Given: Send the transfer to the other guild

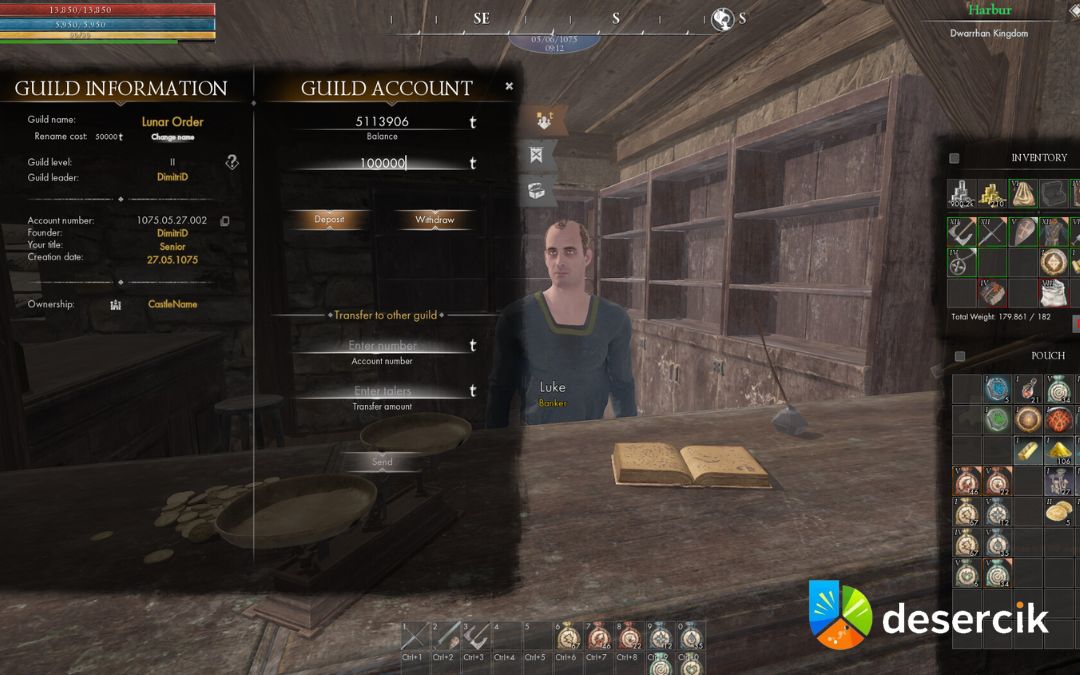Looking at the screenshot, I should [382, 462].
